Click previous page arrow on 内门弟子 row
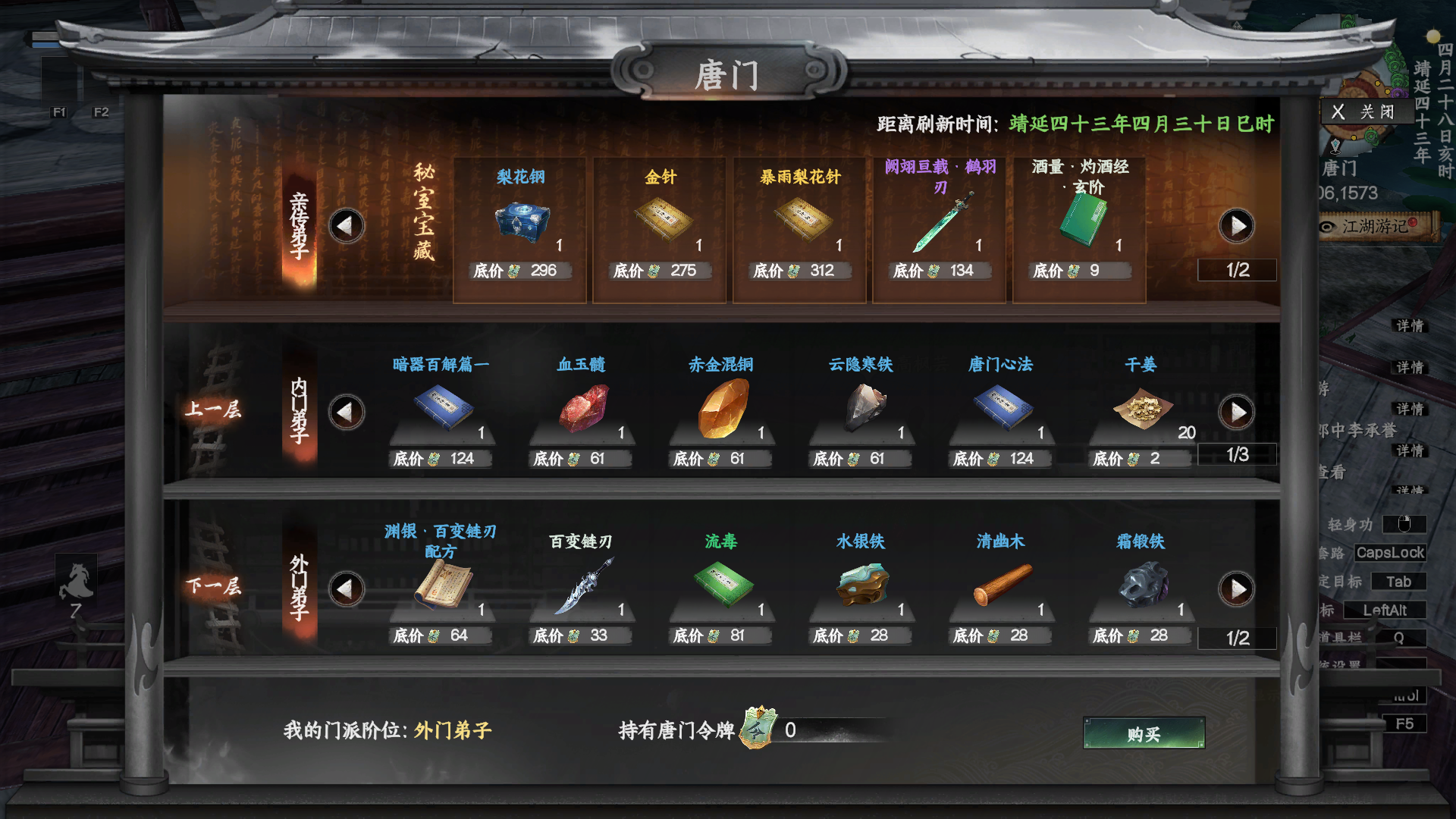 [347, 412]
